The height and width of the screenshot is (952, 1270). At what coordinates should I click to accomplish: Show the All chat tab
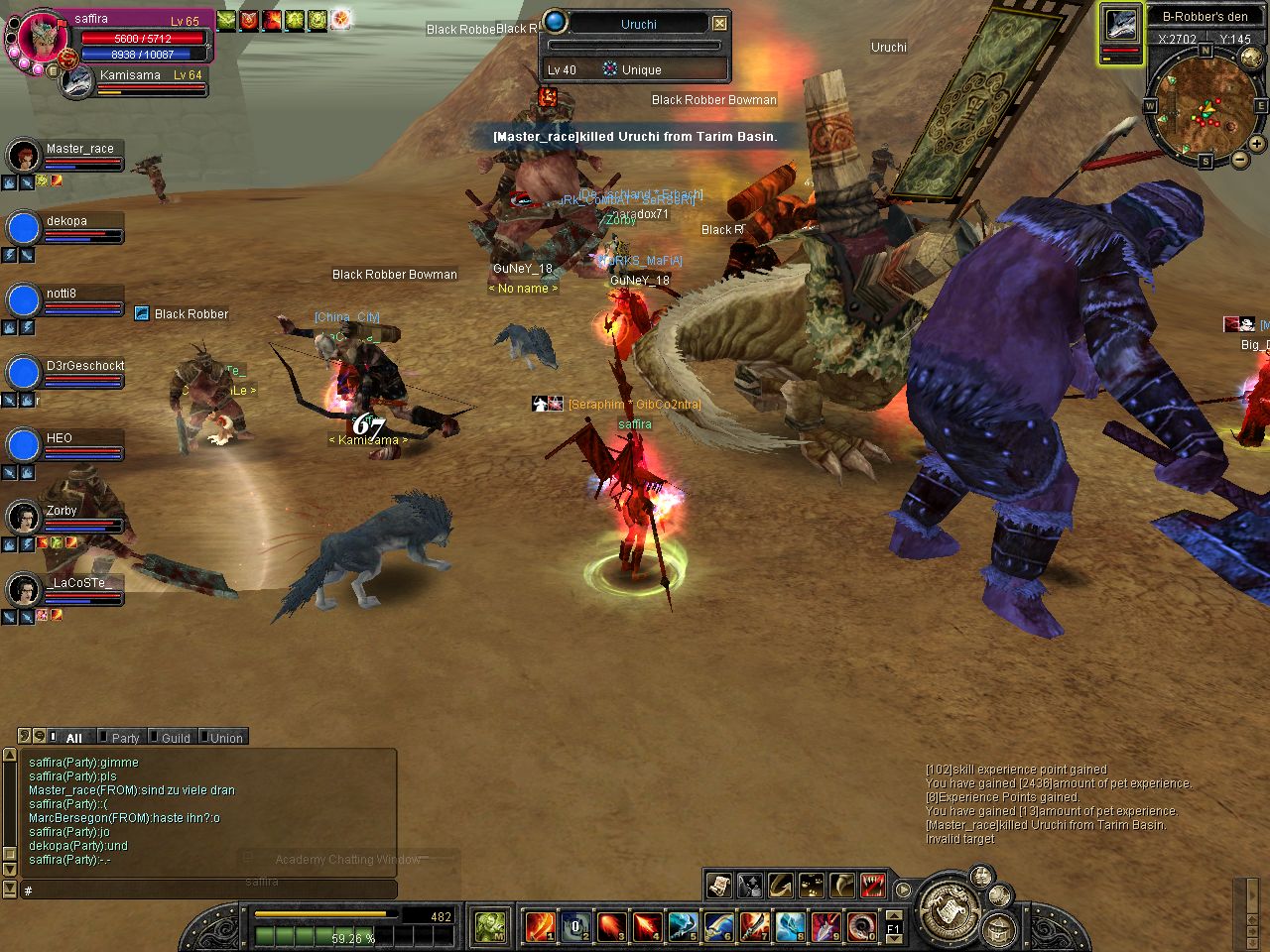click(73, 738)
